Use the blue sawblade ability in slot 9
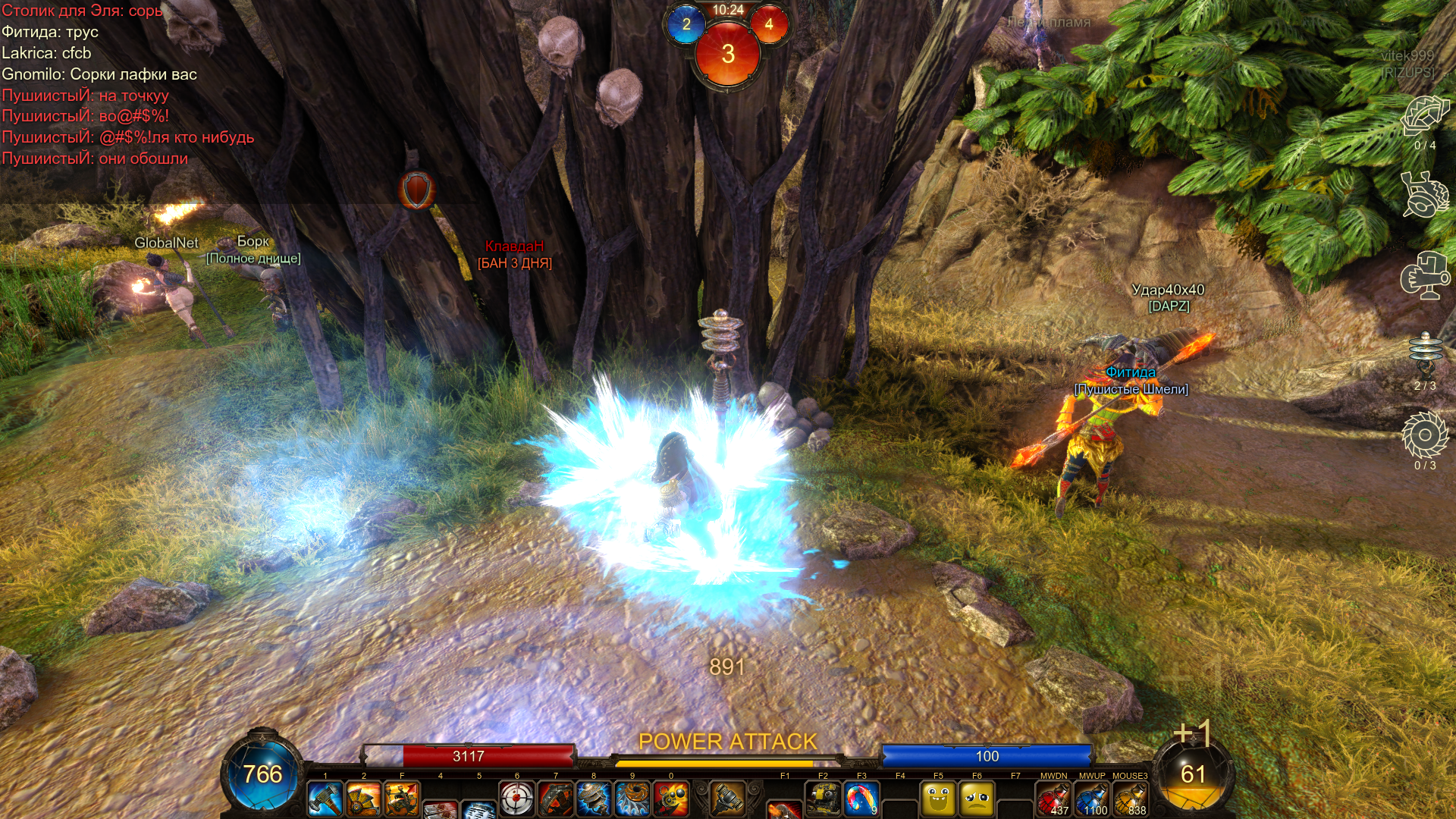The height and width of the screenshot is (819, 1456). point(632,799)
